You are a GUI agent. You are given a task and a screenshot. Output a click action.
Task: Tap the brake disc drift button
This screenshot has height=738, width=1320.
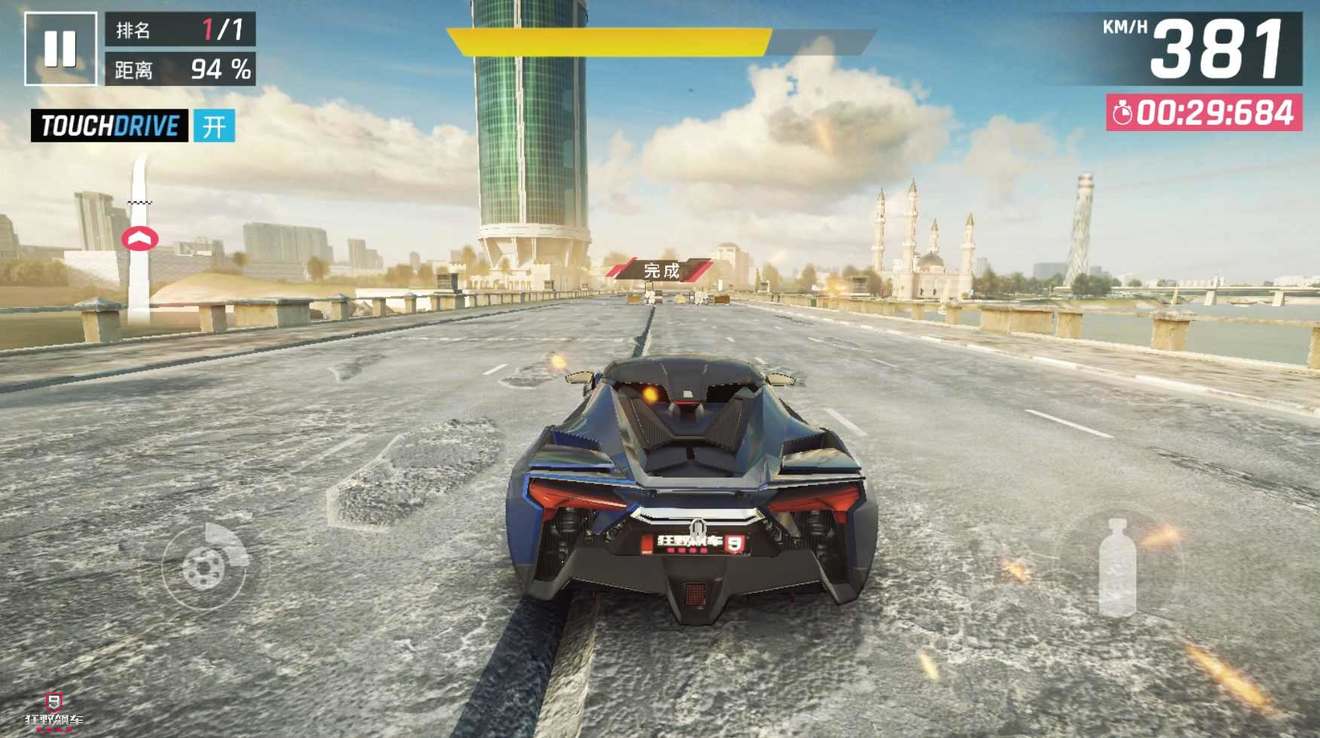pos(206,566)
